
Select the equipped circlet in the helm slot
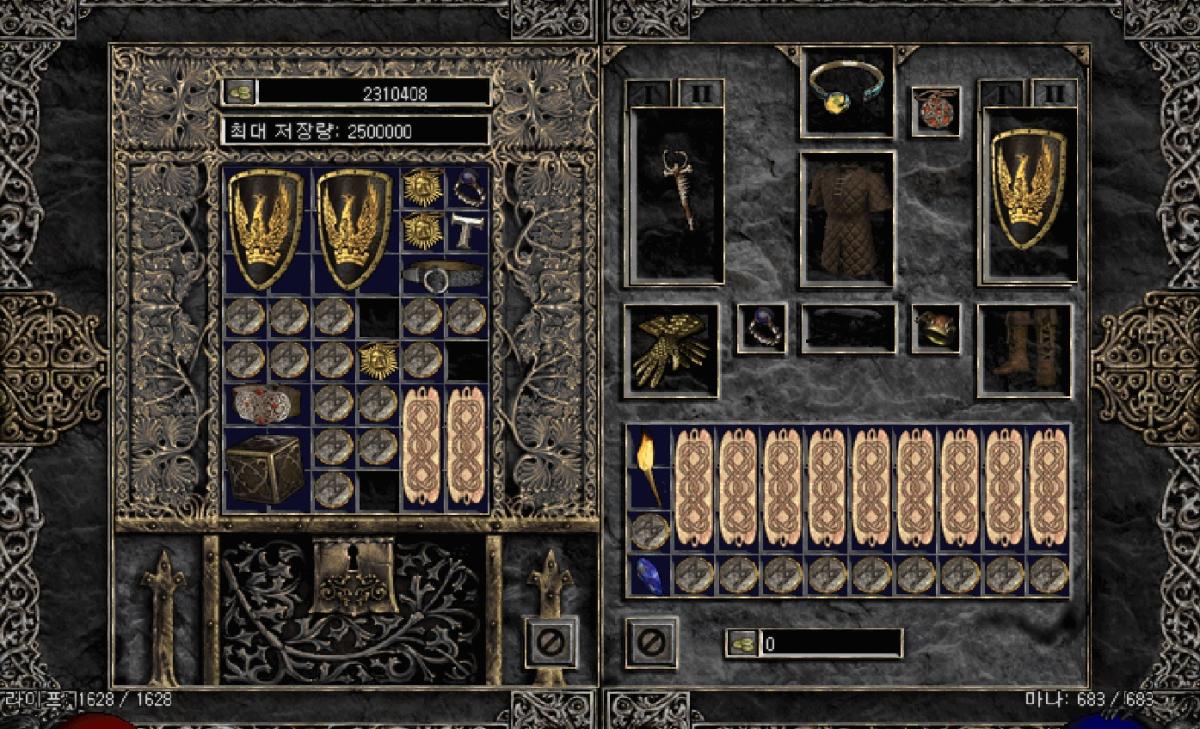coord(848,90)
